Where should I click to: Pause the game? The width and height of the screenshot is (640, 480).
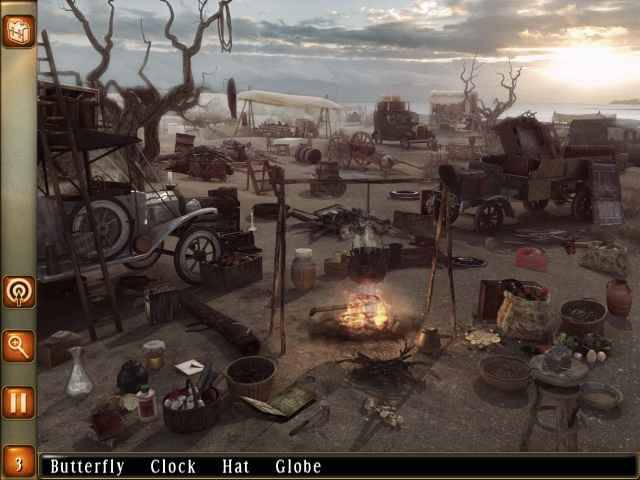(18, 402)
